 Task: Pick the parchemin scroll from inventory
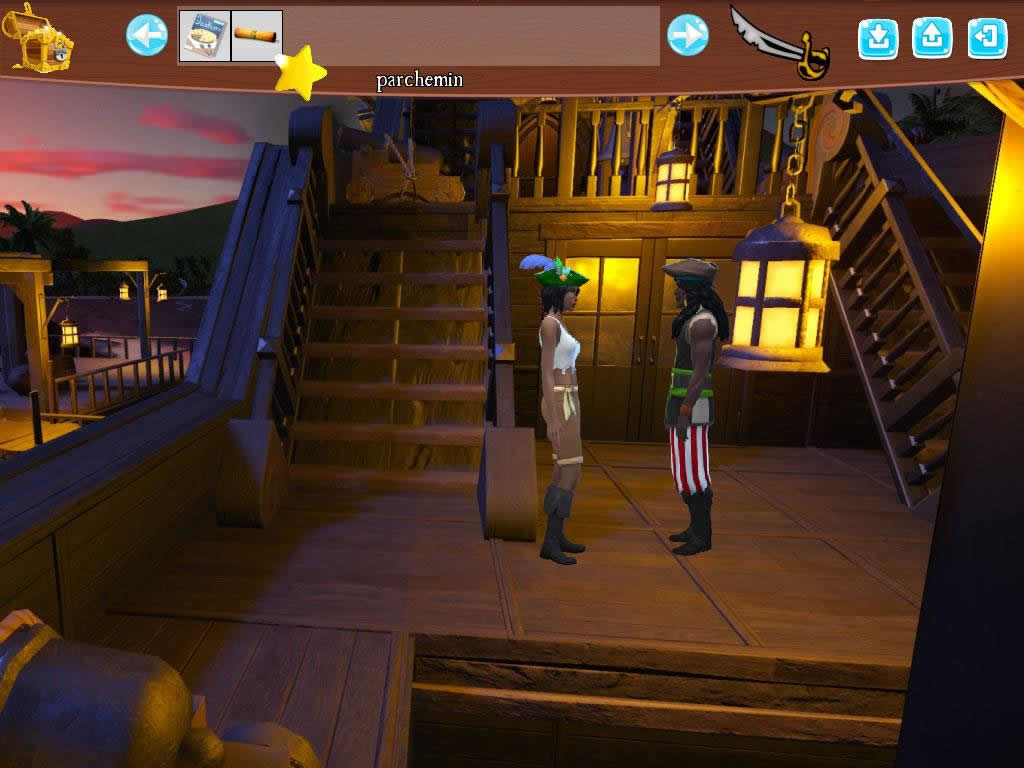[x=257, y=36]
